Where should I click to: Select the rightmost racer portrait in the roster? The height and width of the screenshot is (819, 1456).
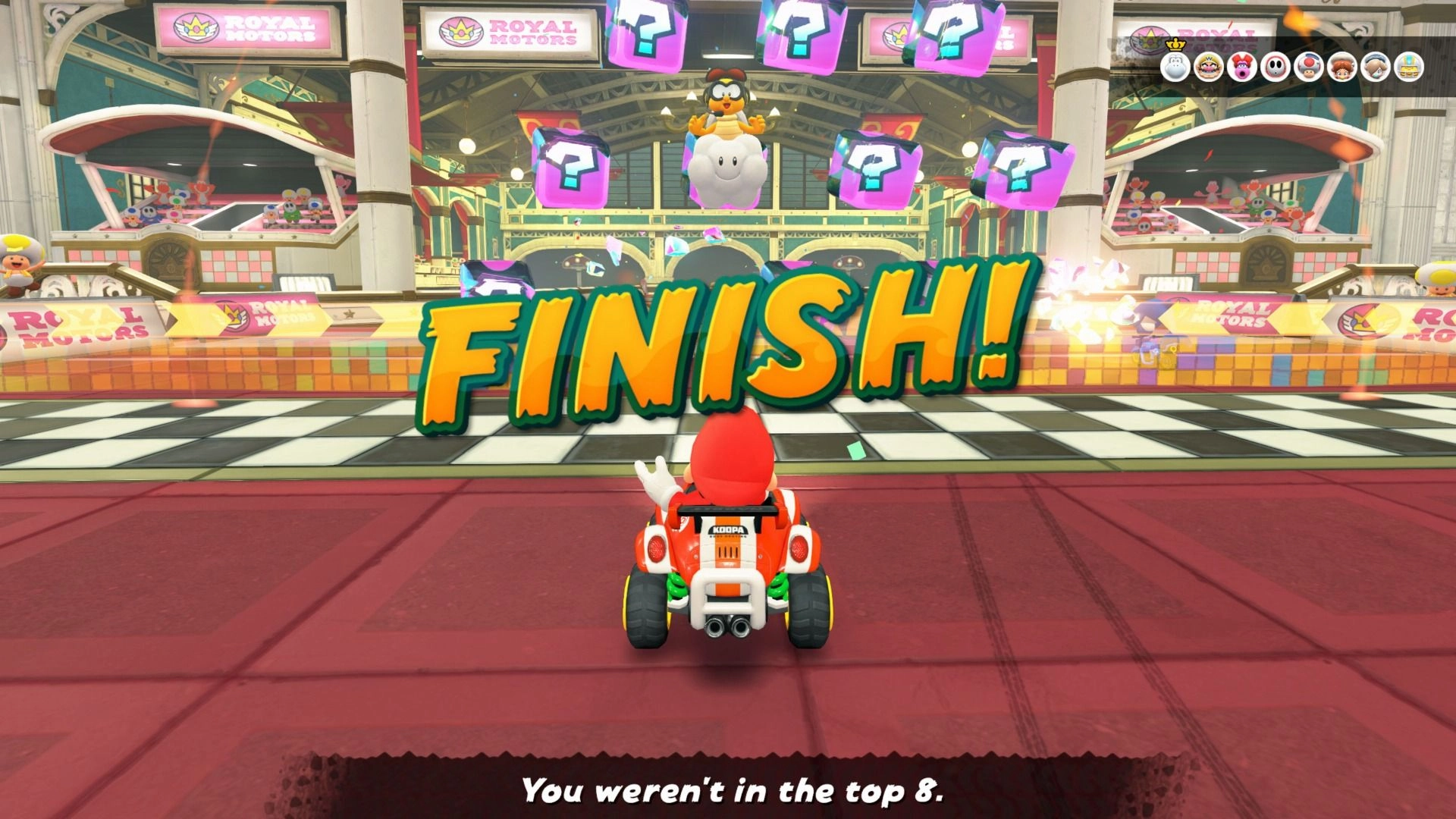click(1408, 67)
